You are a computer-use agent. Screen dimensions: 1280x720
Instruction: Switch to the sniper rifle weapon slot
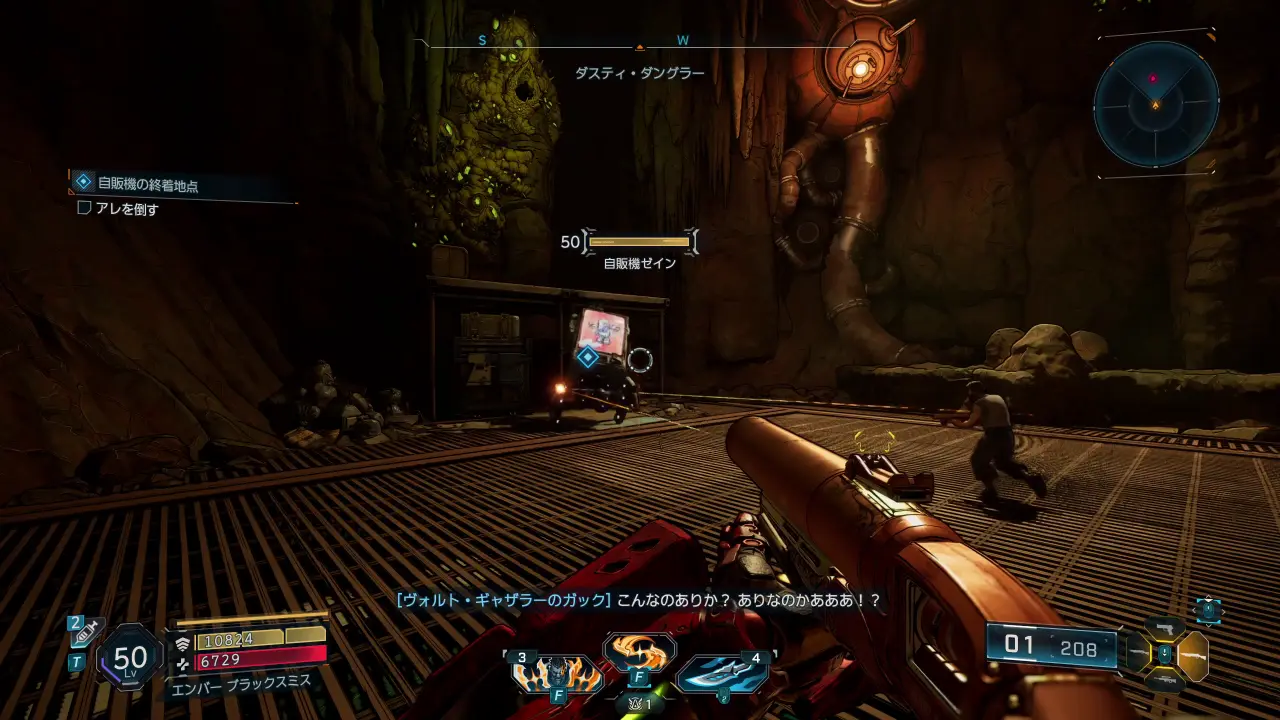coord(1164,681)
